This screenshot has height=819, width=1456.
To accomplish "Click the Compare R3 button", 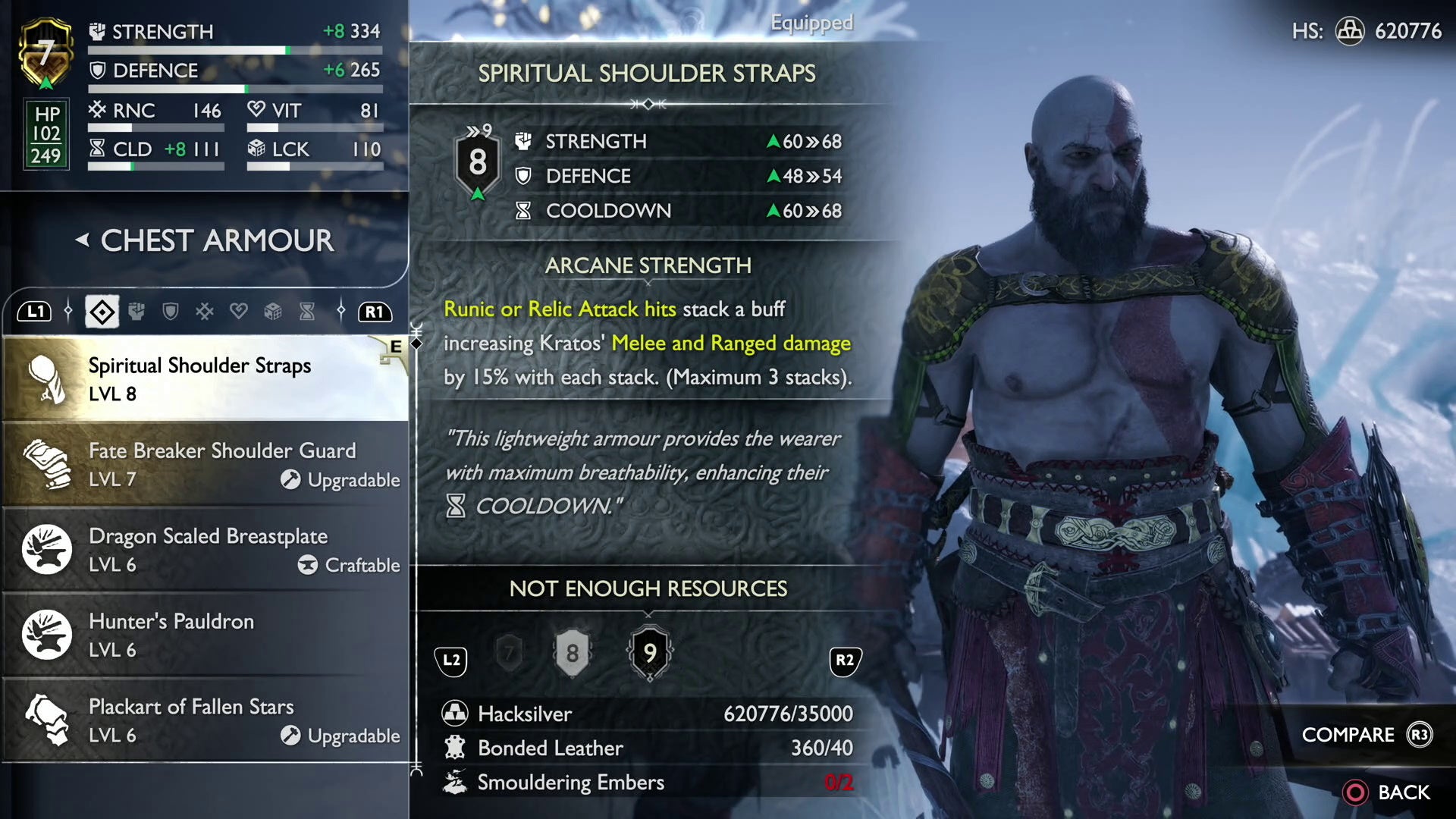I will pos(1365,734).
